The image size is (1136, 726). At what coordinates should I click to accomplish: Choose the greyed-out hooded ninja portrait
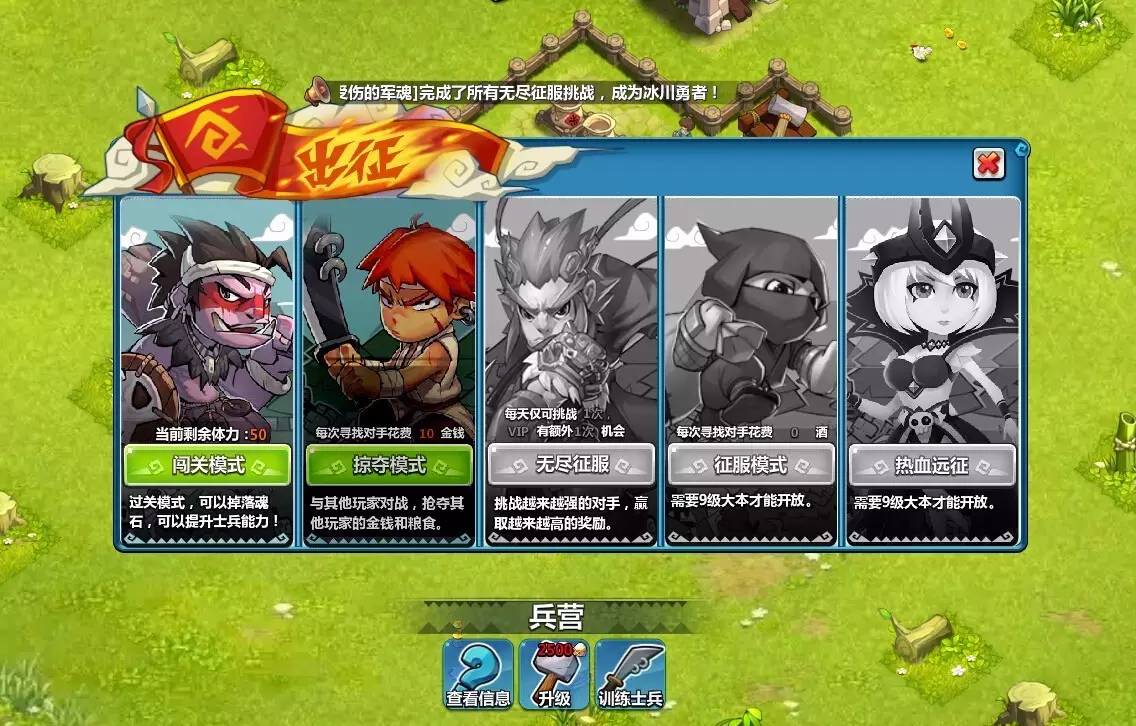click(x=751, y=310)
